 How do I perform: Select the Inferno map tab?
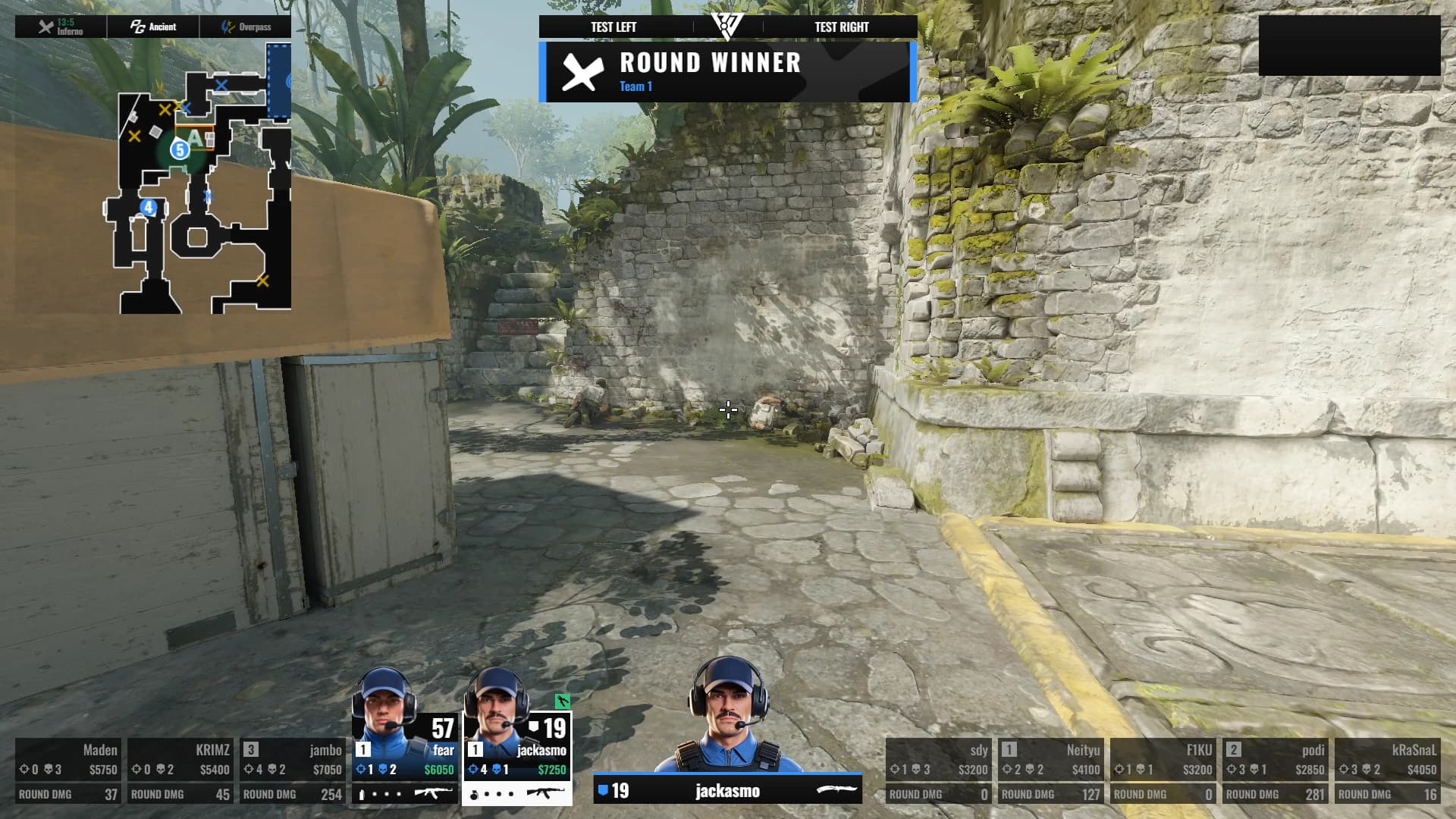pyautogui.click(x=61, y=27)
